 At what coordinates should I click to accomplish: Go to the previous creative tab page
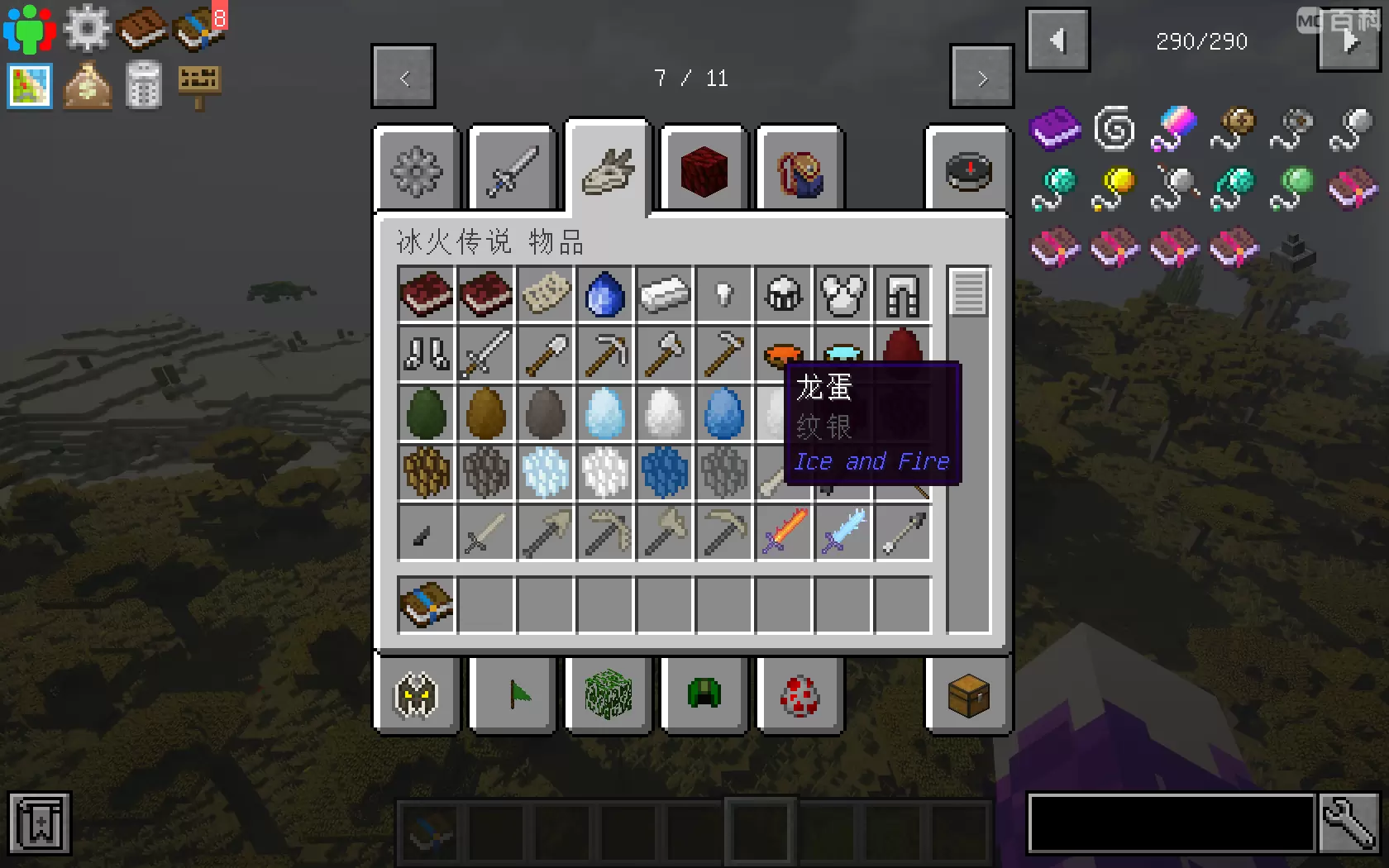403,78
